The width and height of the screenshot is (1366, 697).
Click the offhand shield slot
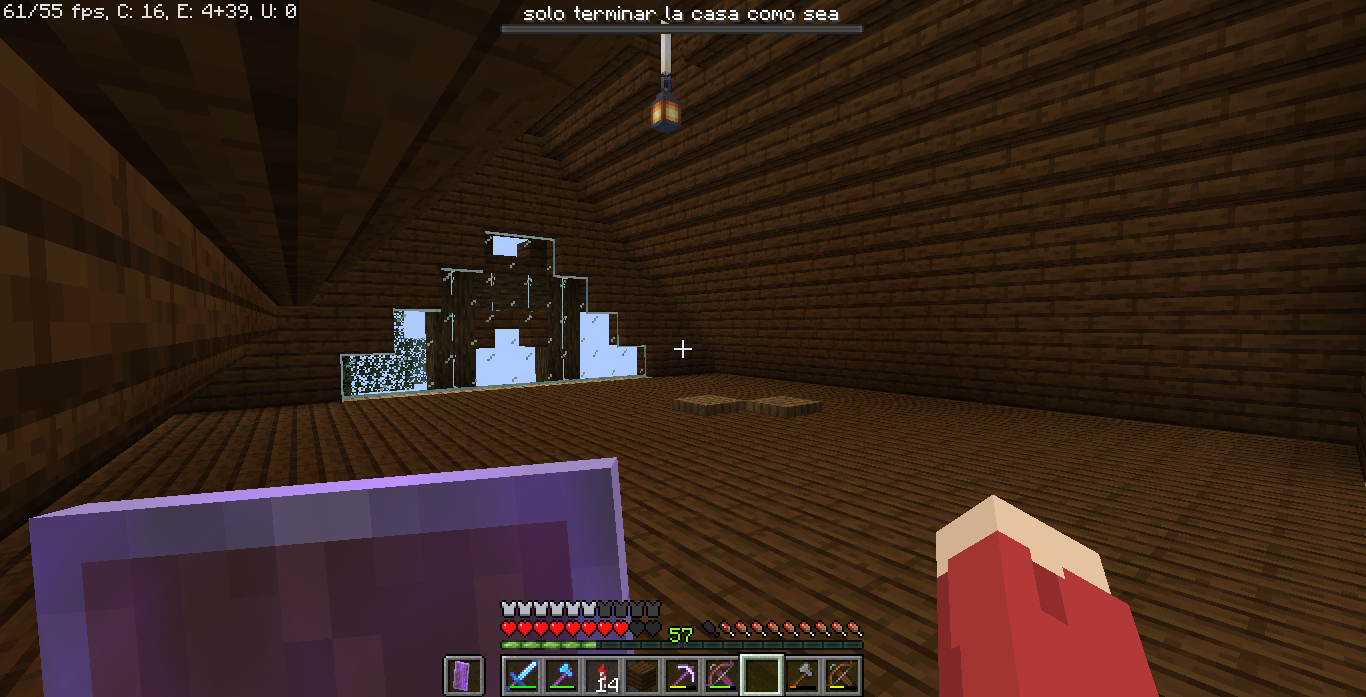(463, 676)
